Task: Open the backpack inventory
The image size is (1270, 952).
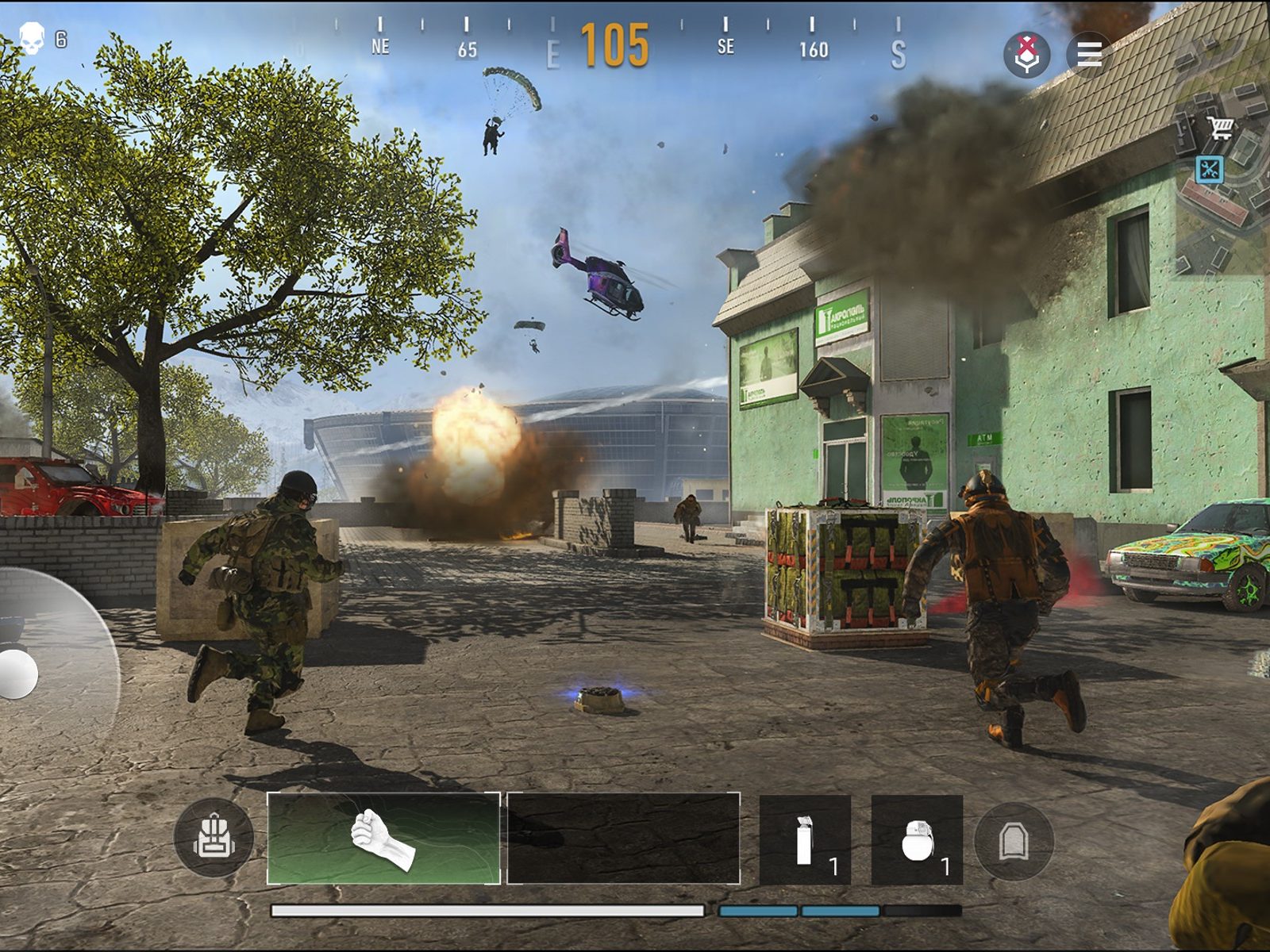Action: coord(213,838)
